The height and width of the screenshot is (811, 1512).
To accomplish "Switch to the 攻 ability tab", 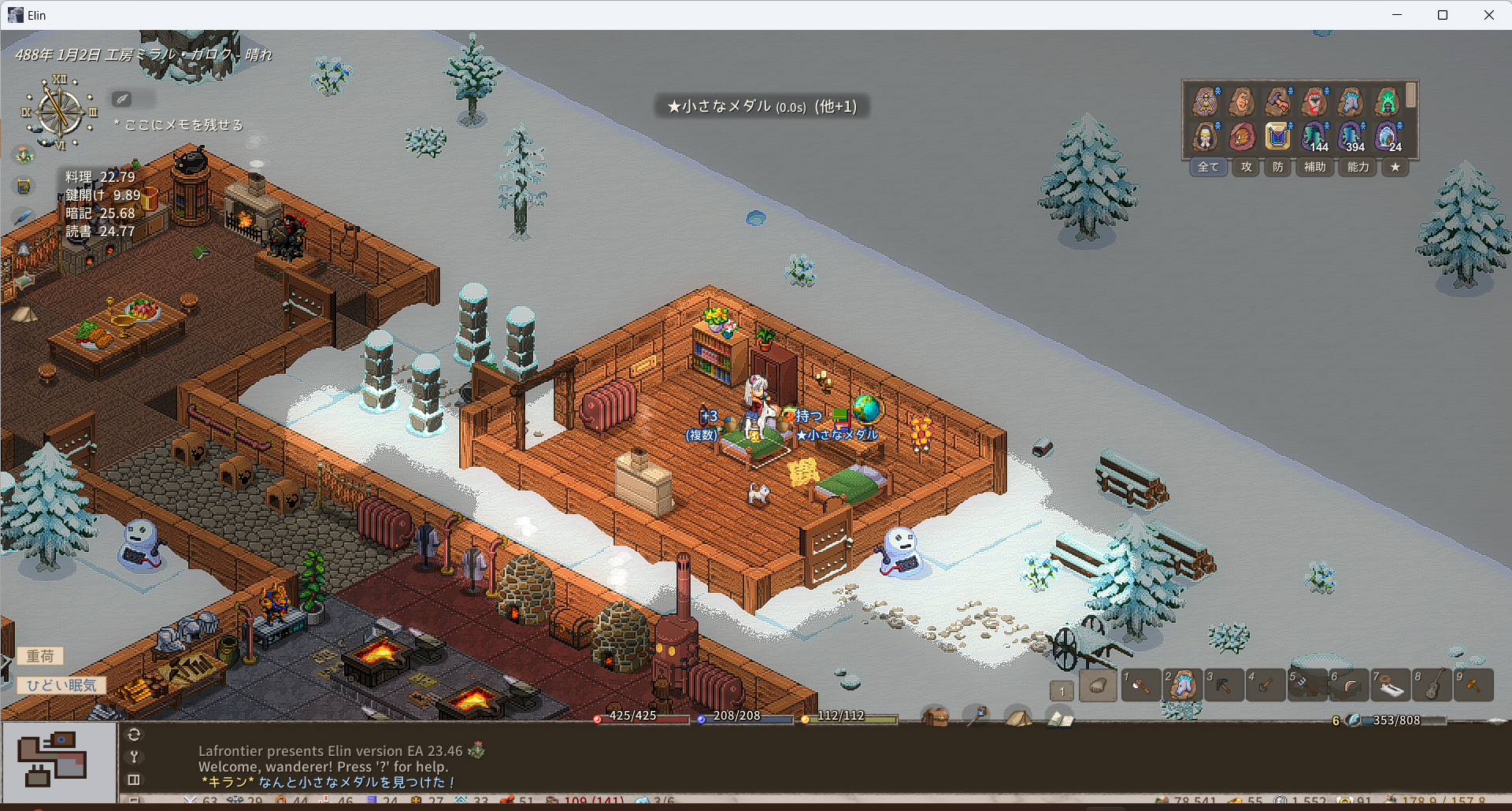I will [x=1246, y=167].
